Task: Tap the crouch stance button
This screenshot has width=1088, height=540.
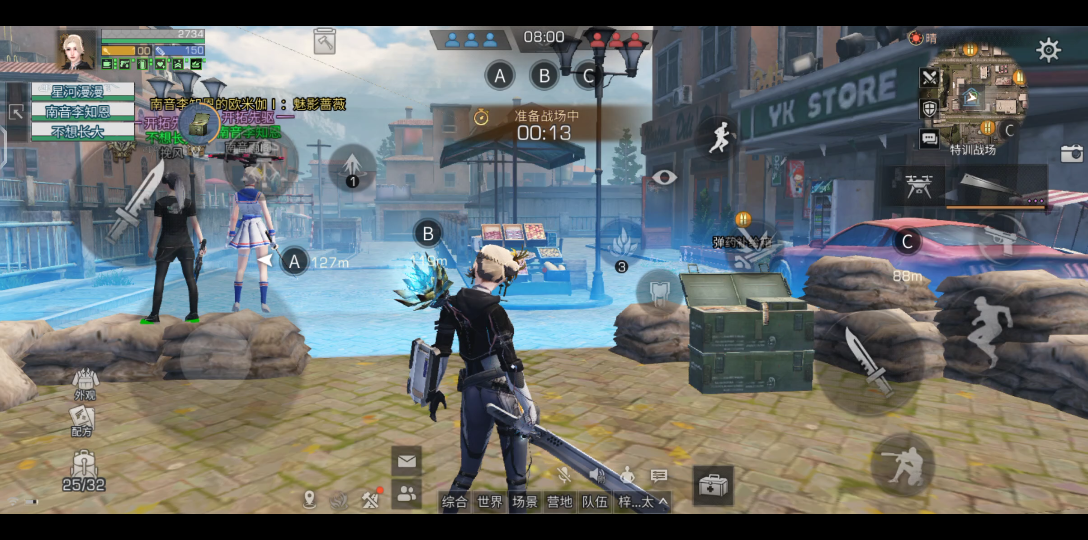Action: [900, 464]
